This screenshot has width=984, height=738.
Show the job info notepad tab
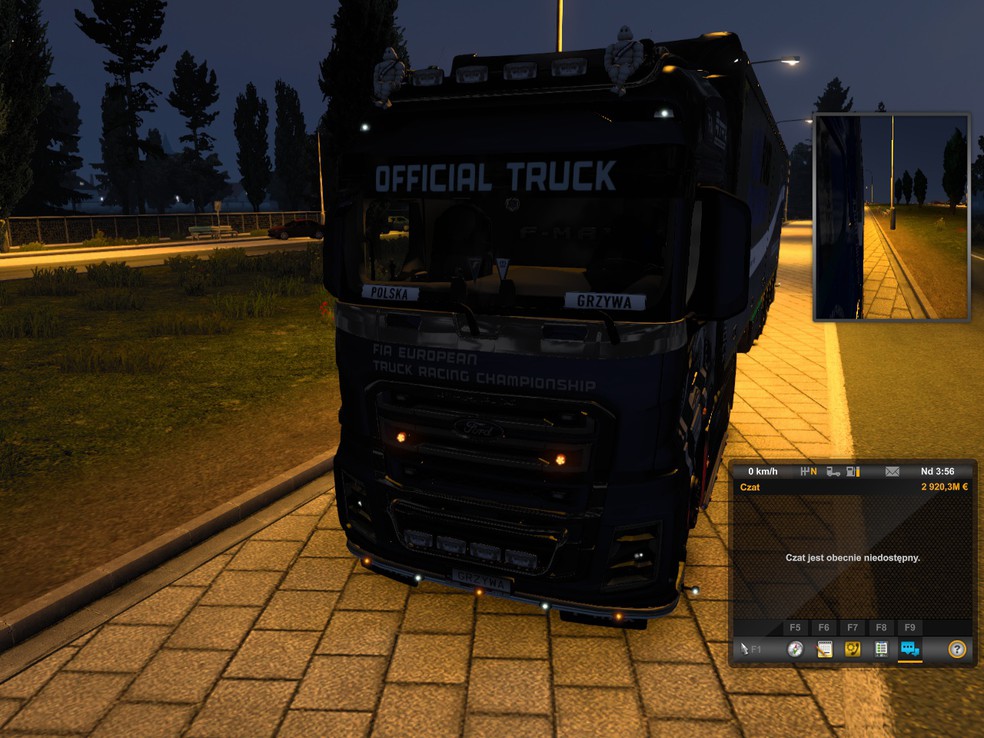[824, 649]
